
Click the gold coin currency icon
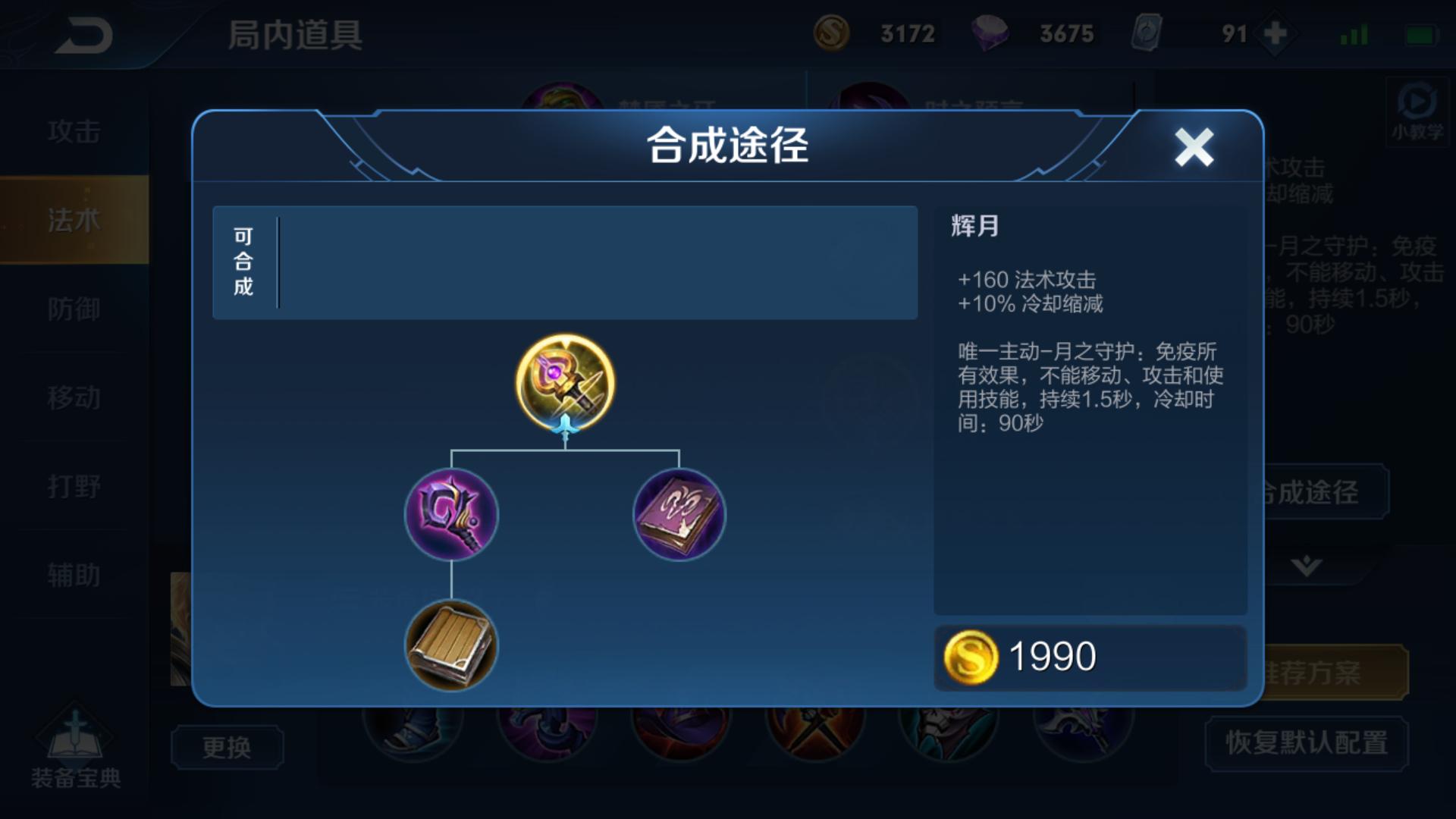point(833,33)
